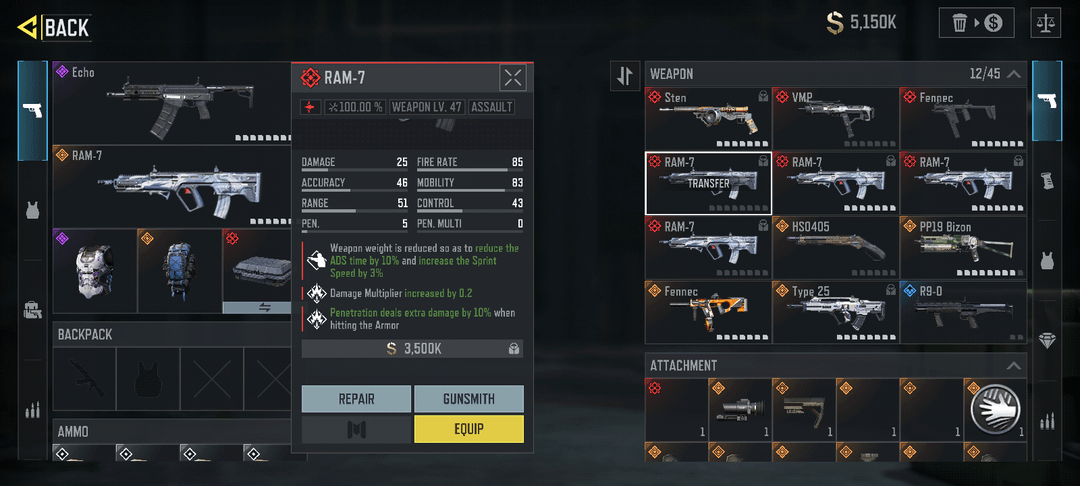Toggle the swap arrows sort button
The width and height of the screenshot is (1080, 486).
pos(625,75)
